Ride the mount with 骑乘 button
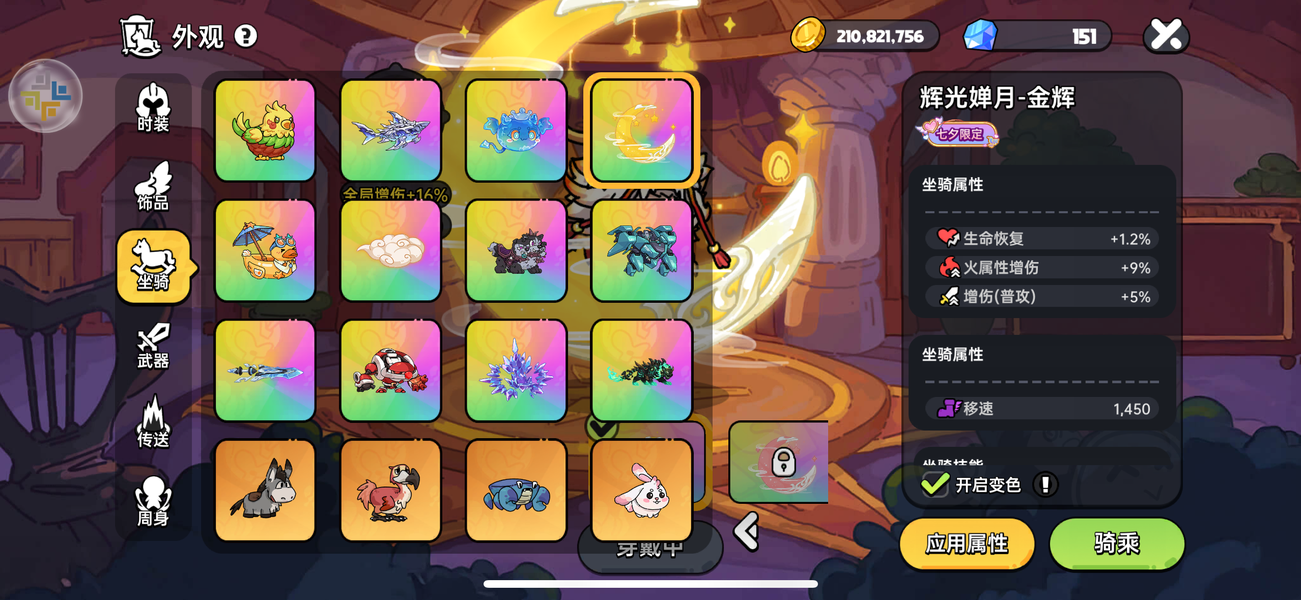 1116,544
